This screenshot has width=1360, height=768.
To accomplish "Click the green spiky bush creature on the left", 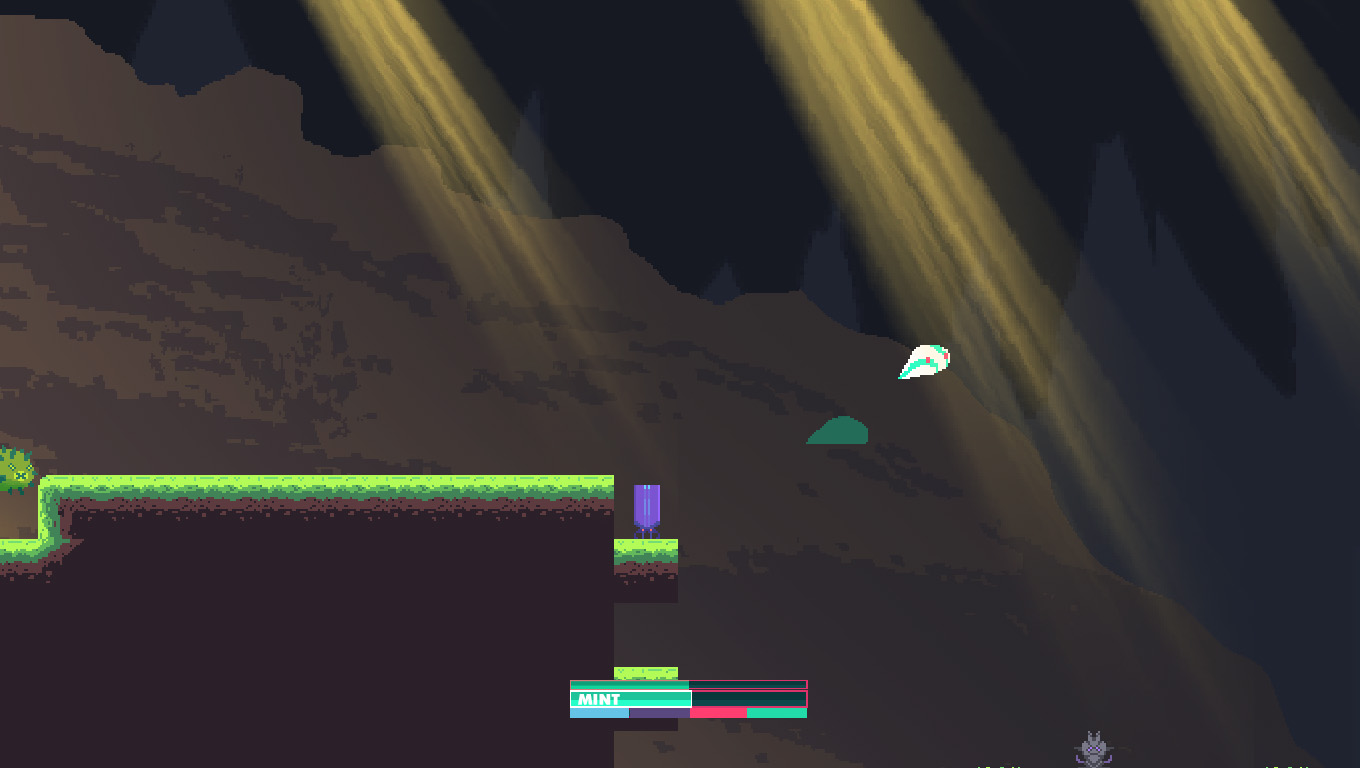I will (x=14, y=470).
